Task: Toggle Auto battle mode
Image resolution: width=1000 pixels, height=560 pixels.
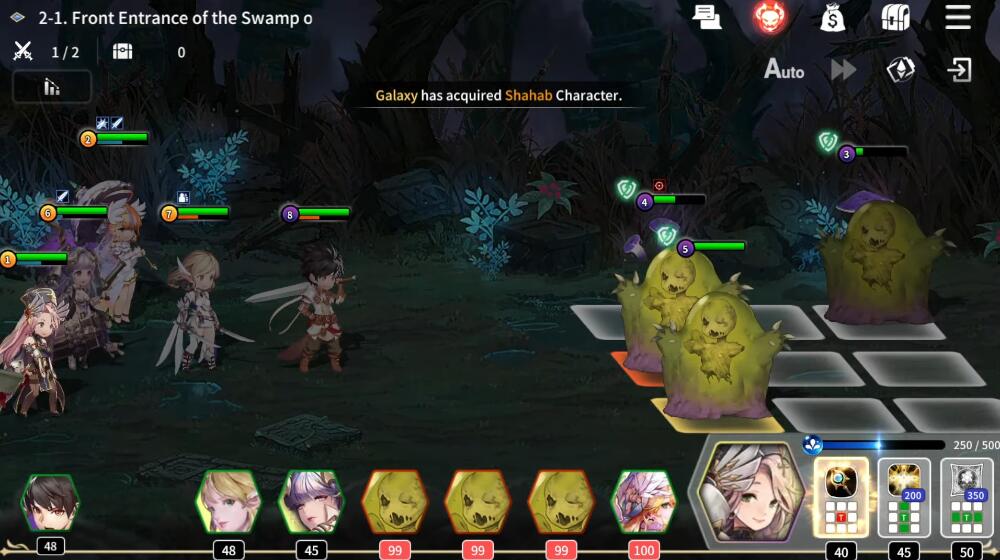Action: (x=784, y=70)
